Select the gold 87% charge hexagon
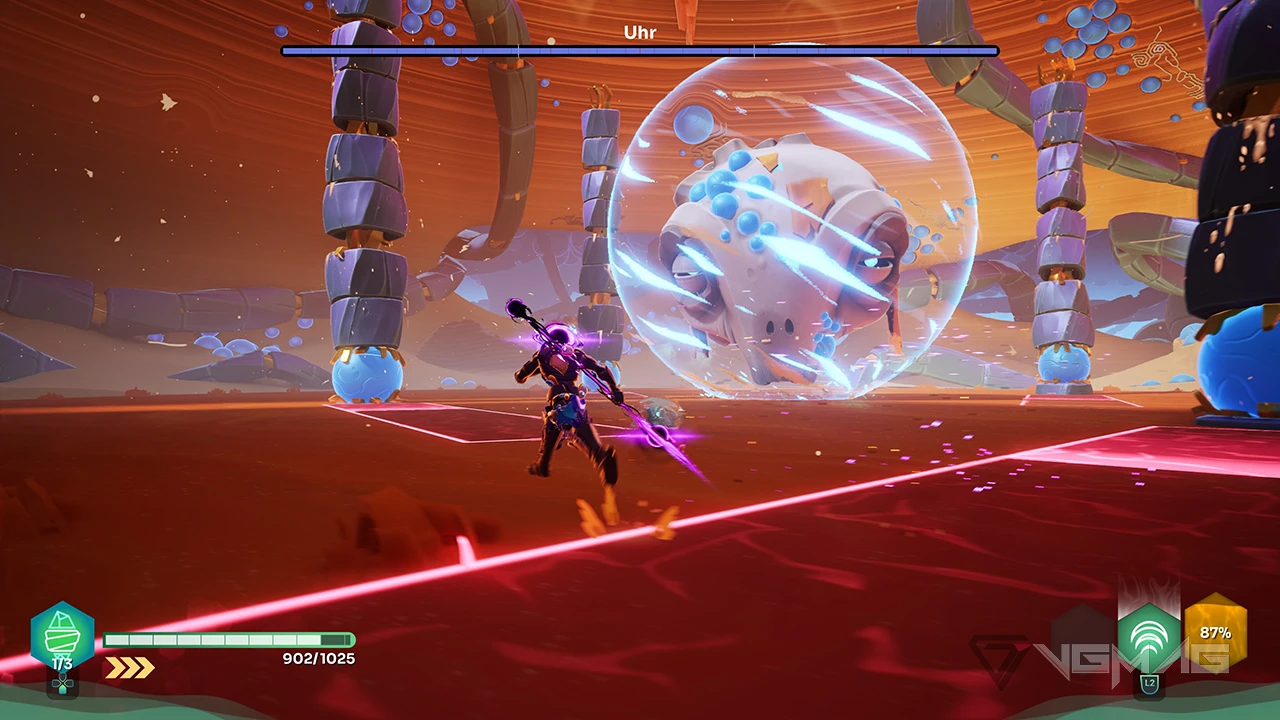This screenshot has width=1280, height=720. [x=1215, y=632]
